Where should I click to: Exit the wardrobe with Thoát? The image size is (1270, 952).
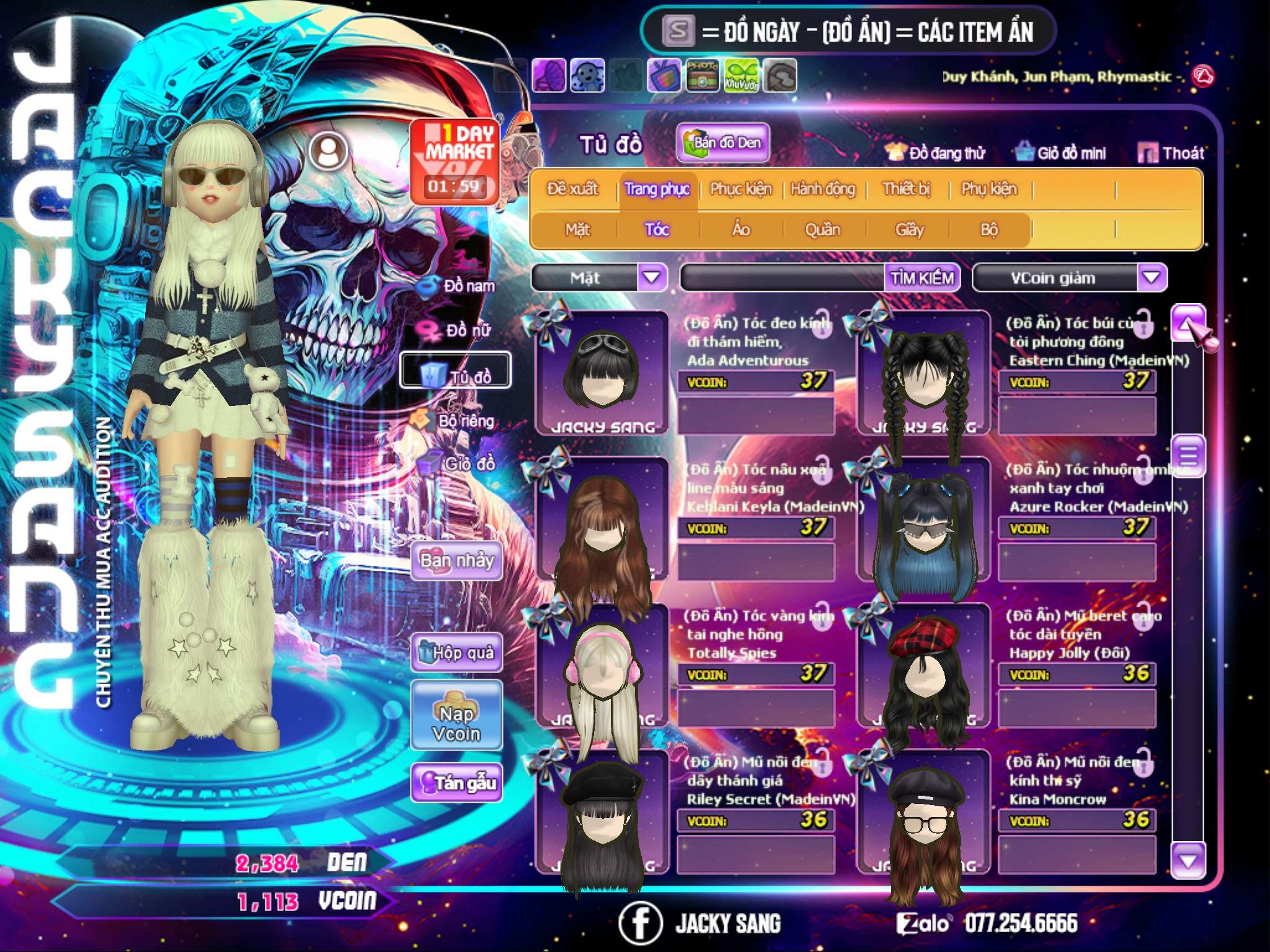click(1171, 153)
